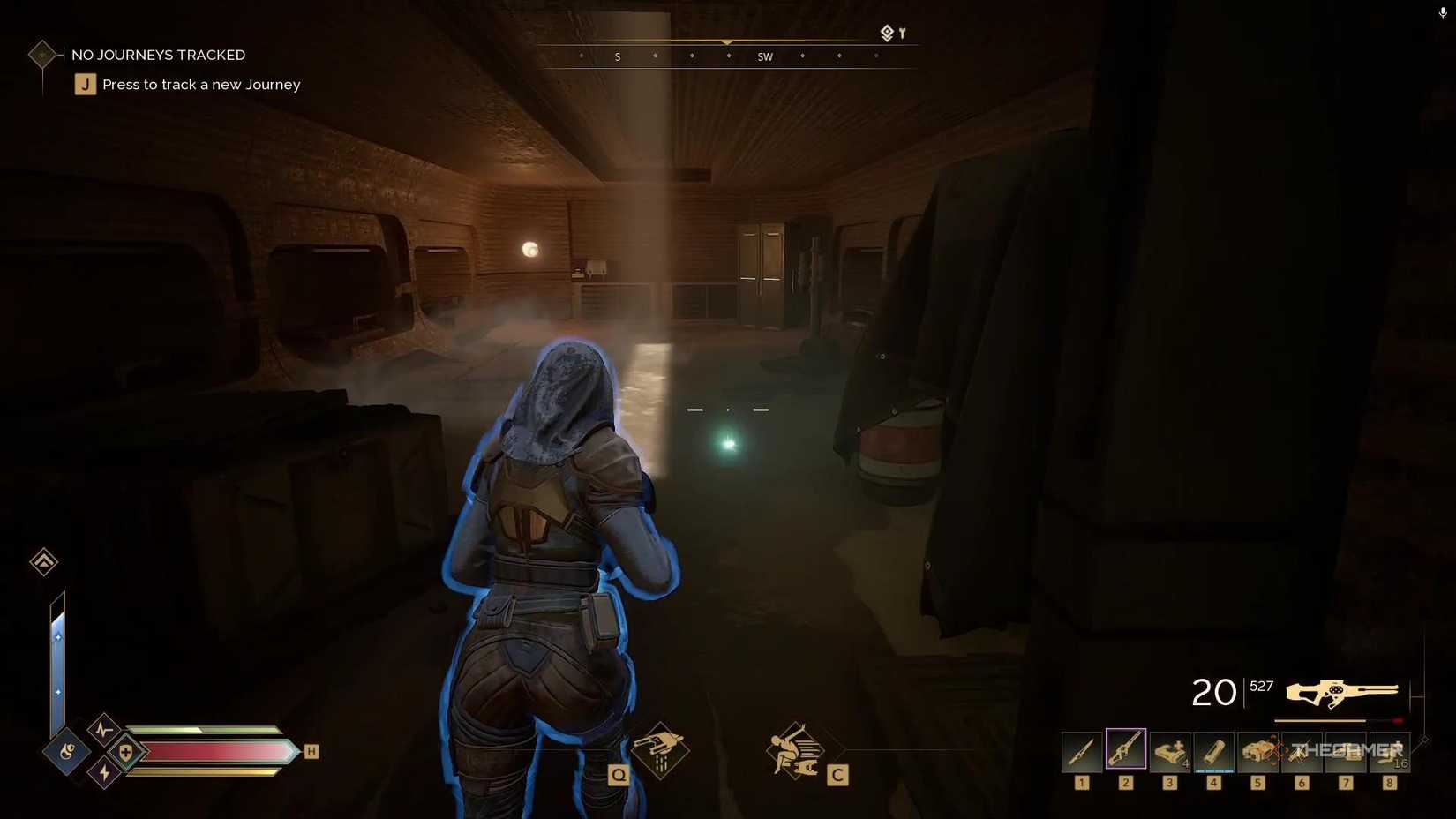Viewport: 1456px width, 819px height.
Task: Toggle the stash marker icon beside the compass
Action: (886, 33)
